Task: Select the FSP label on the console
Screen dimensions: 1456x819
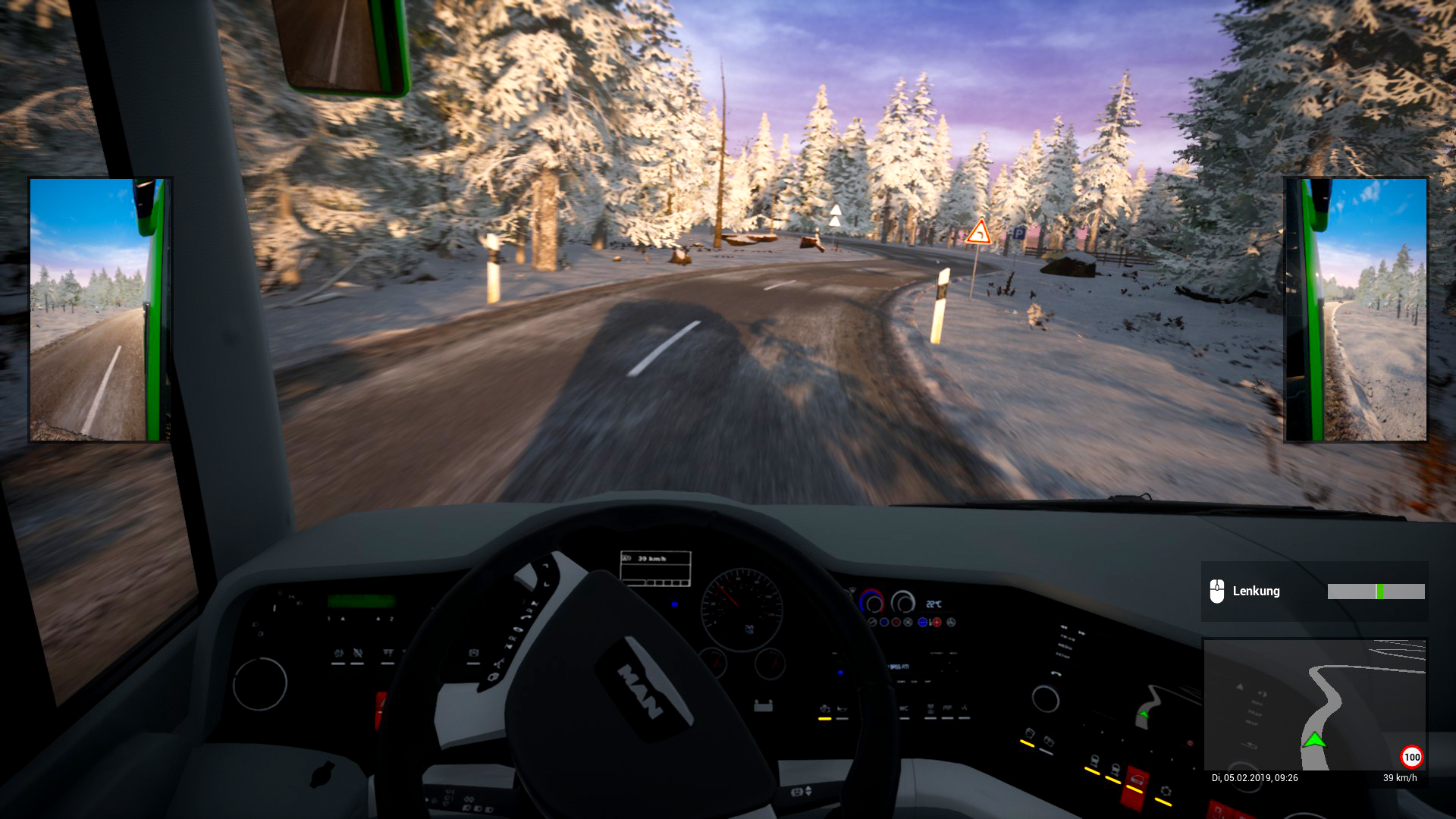Action: (x=948, y=708)
